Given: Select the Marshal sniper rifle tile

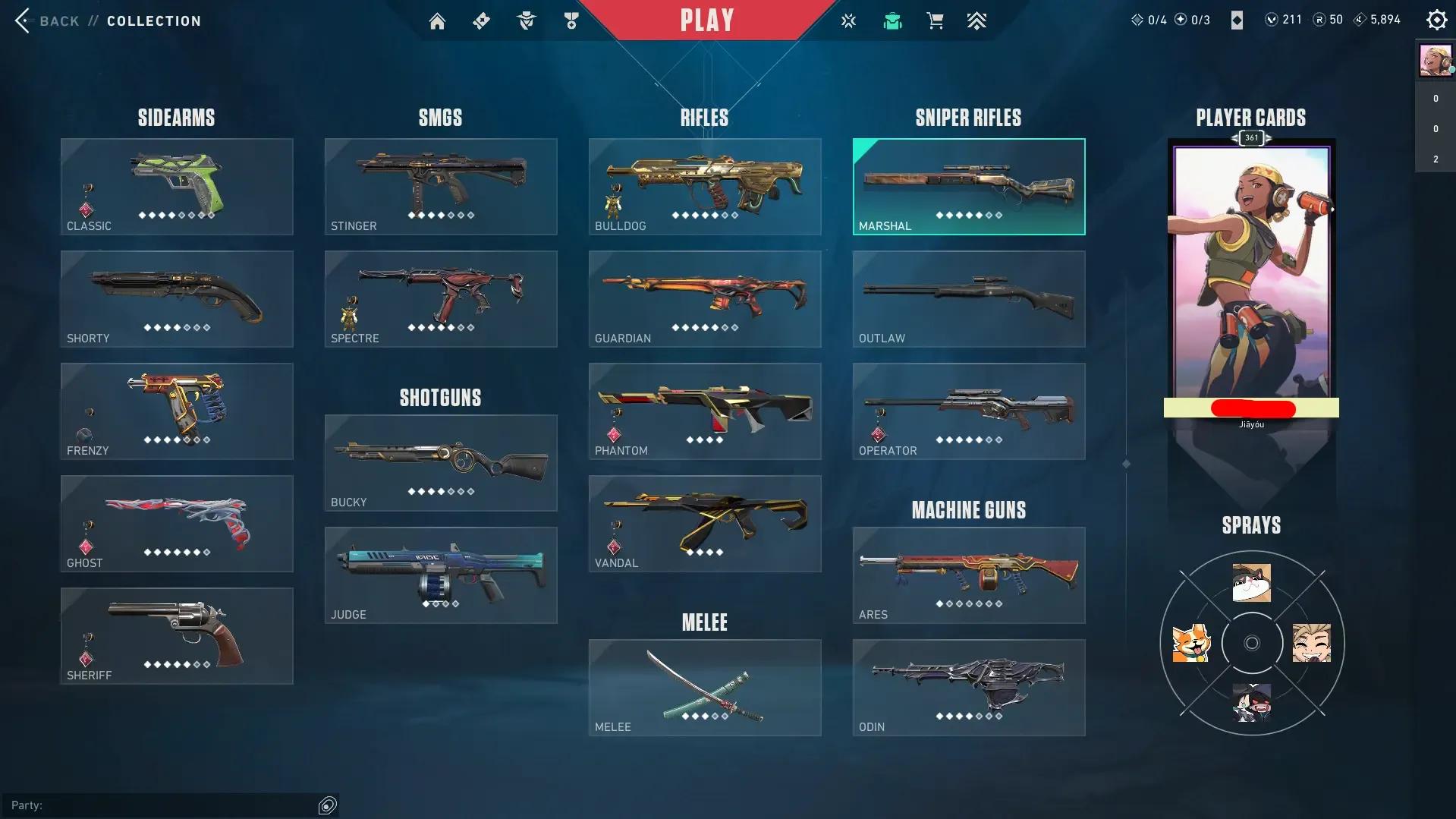Looking at the screenshot, I should tap(969, 187).
